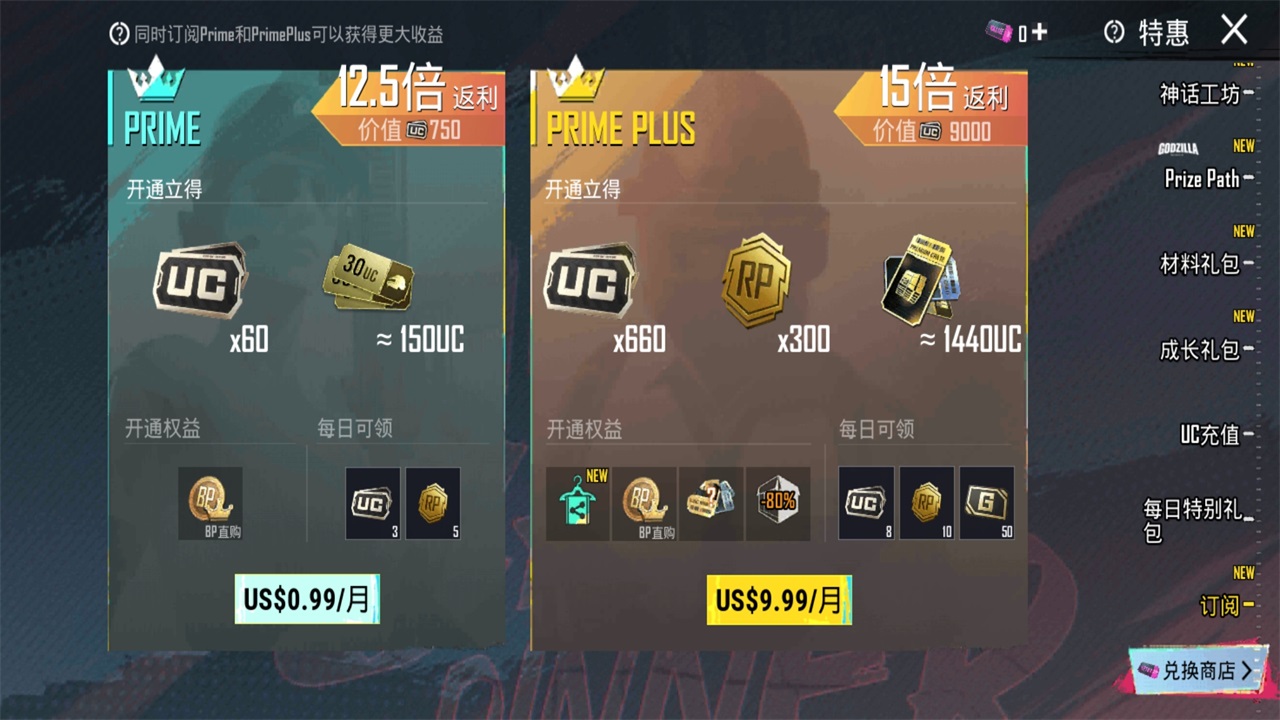Close the special offers screen

[x=1234, y=30]
